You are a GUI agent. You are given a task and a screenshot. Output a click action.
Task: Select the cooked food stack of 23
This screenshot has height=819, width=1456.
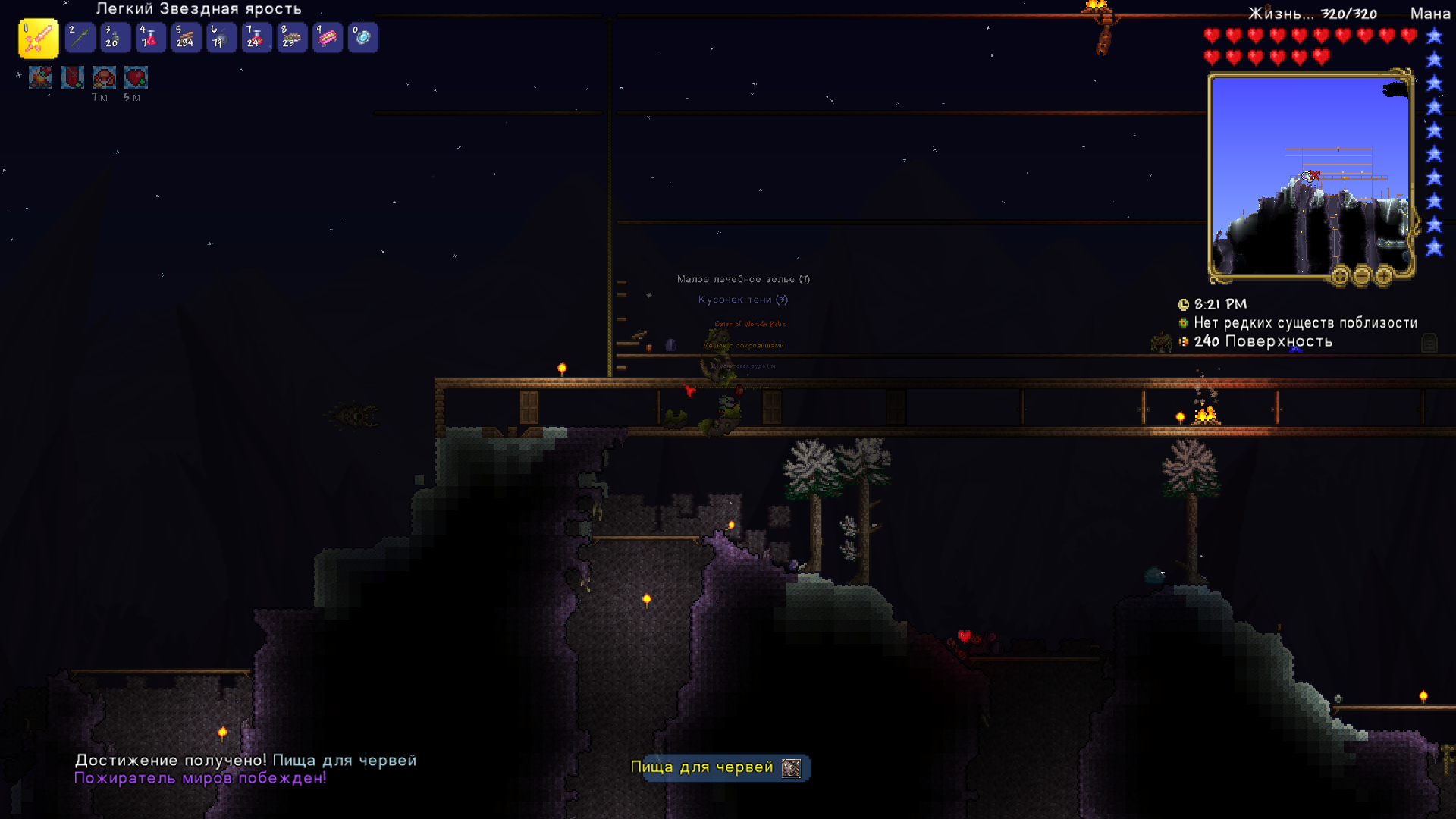(292, 37)
